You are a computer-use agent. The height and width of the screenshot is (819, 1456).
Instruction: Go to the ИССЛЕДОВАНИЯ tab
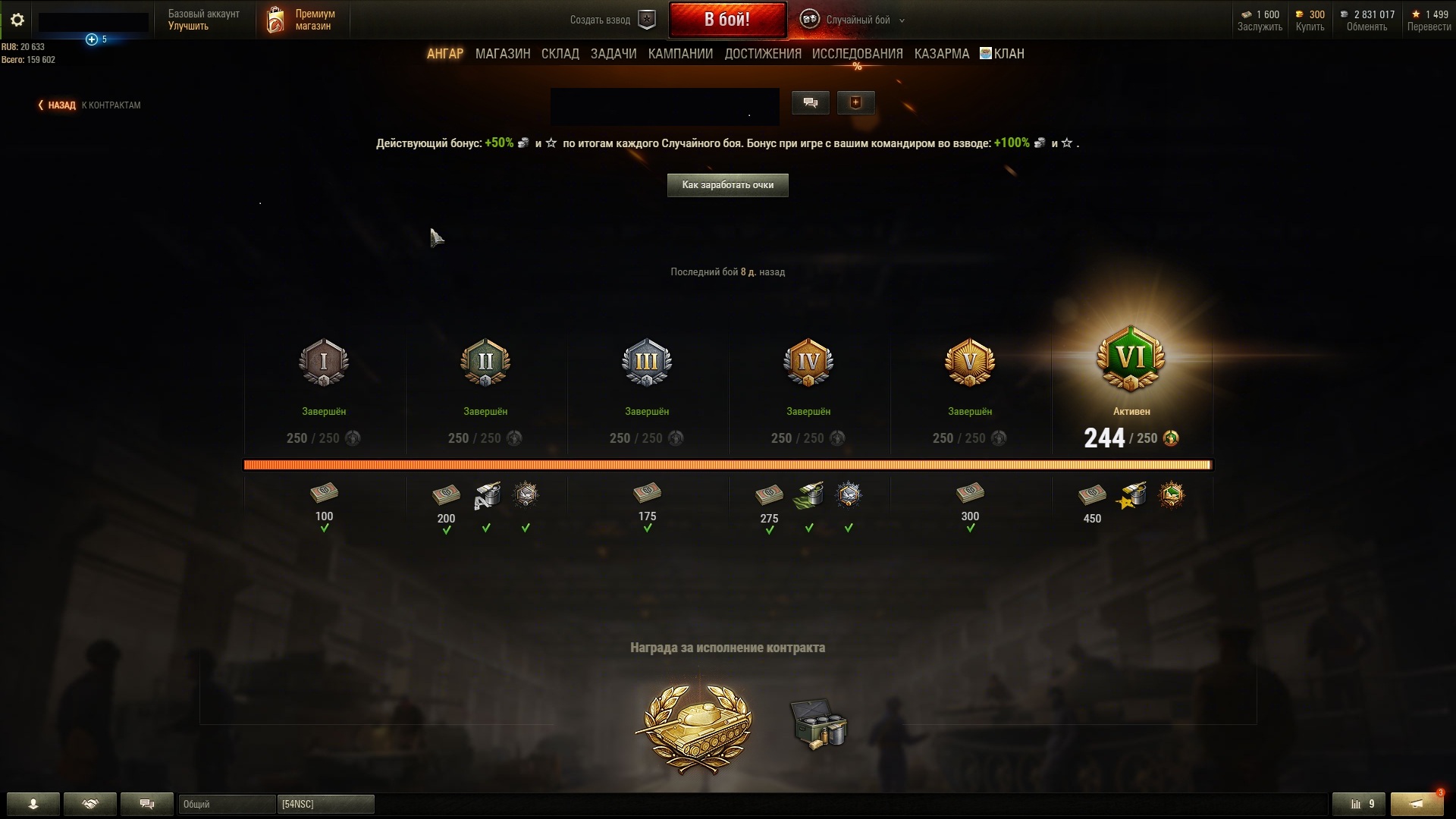click(857, 54)
